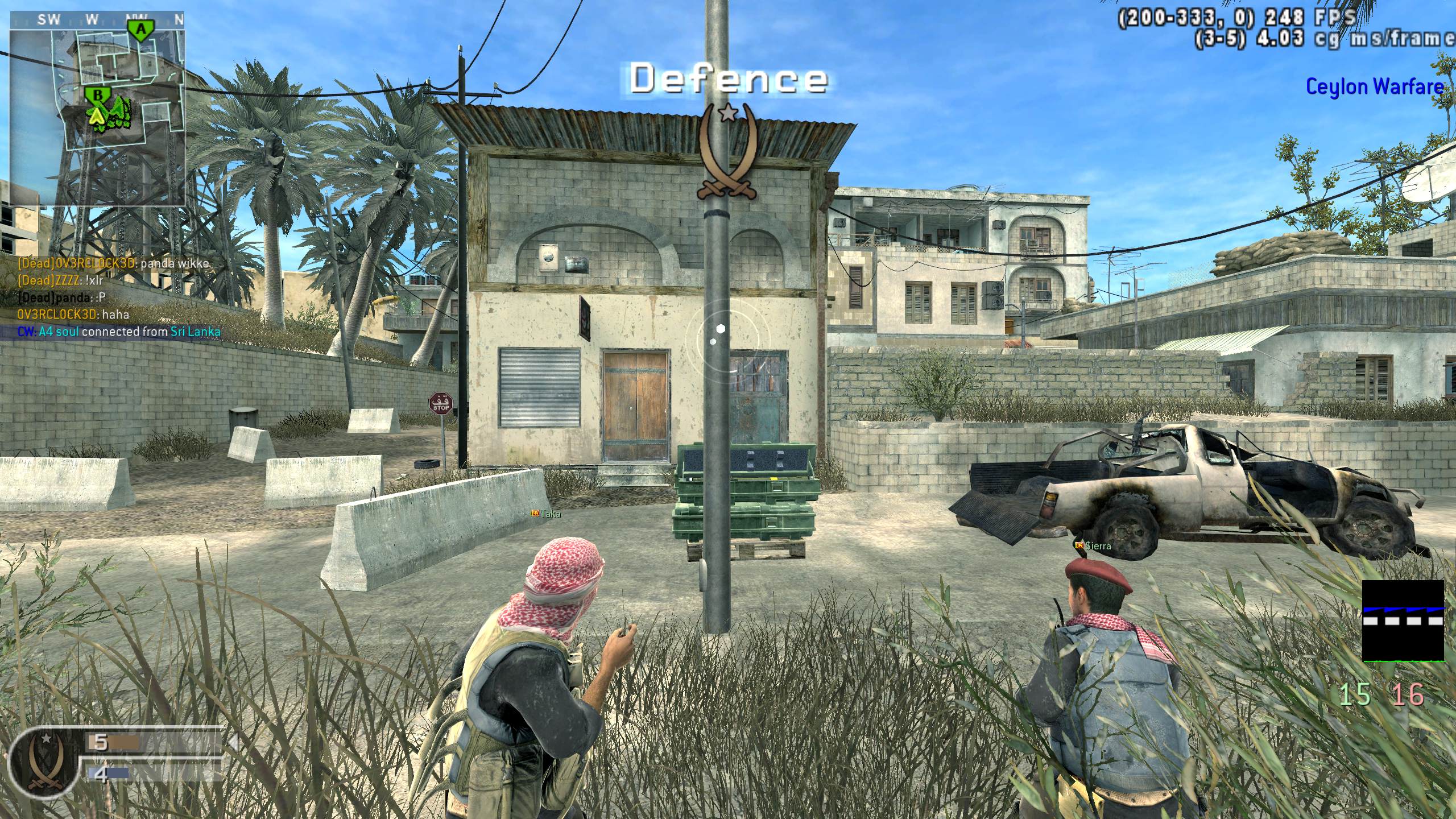Image resolution: width=1456 pixels, height=819 pixels.
Task: Click OV3RCLOCK3D's 'haha' chat message
Action: point(74,315)
